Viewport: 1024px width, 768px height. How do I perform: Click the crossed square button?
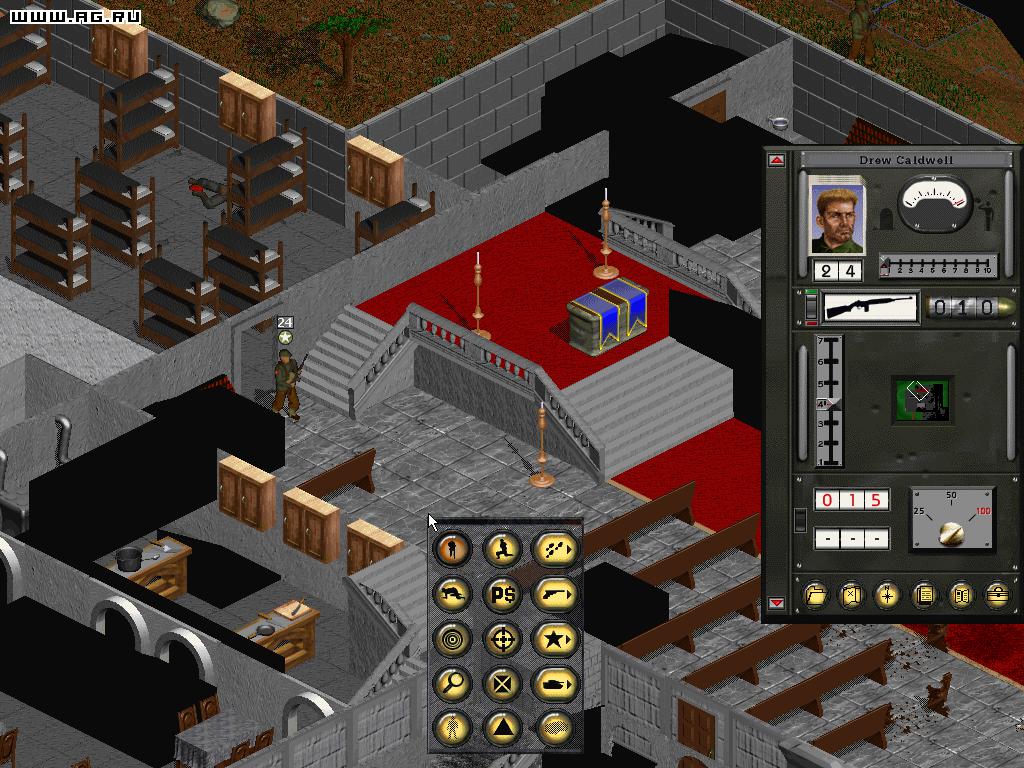[503, 682]
